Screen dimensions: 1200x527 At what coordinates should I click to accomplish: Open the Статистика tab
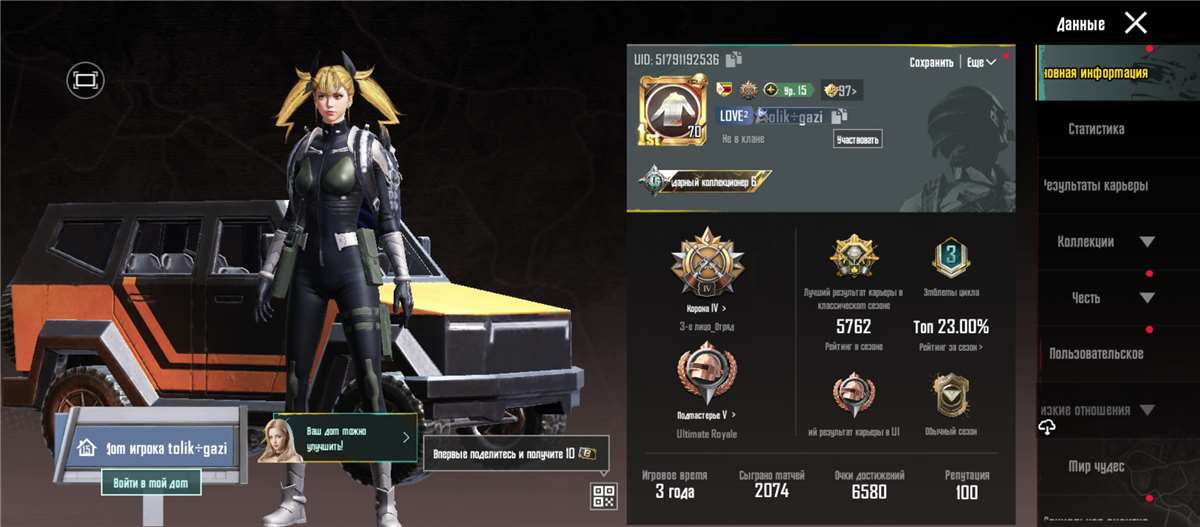pyautogui.click(x=1096, y=129)
